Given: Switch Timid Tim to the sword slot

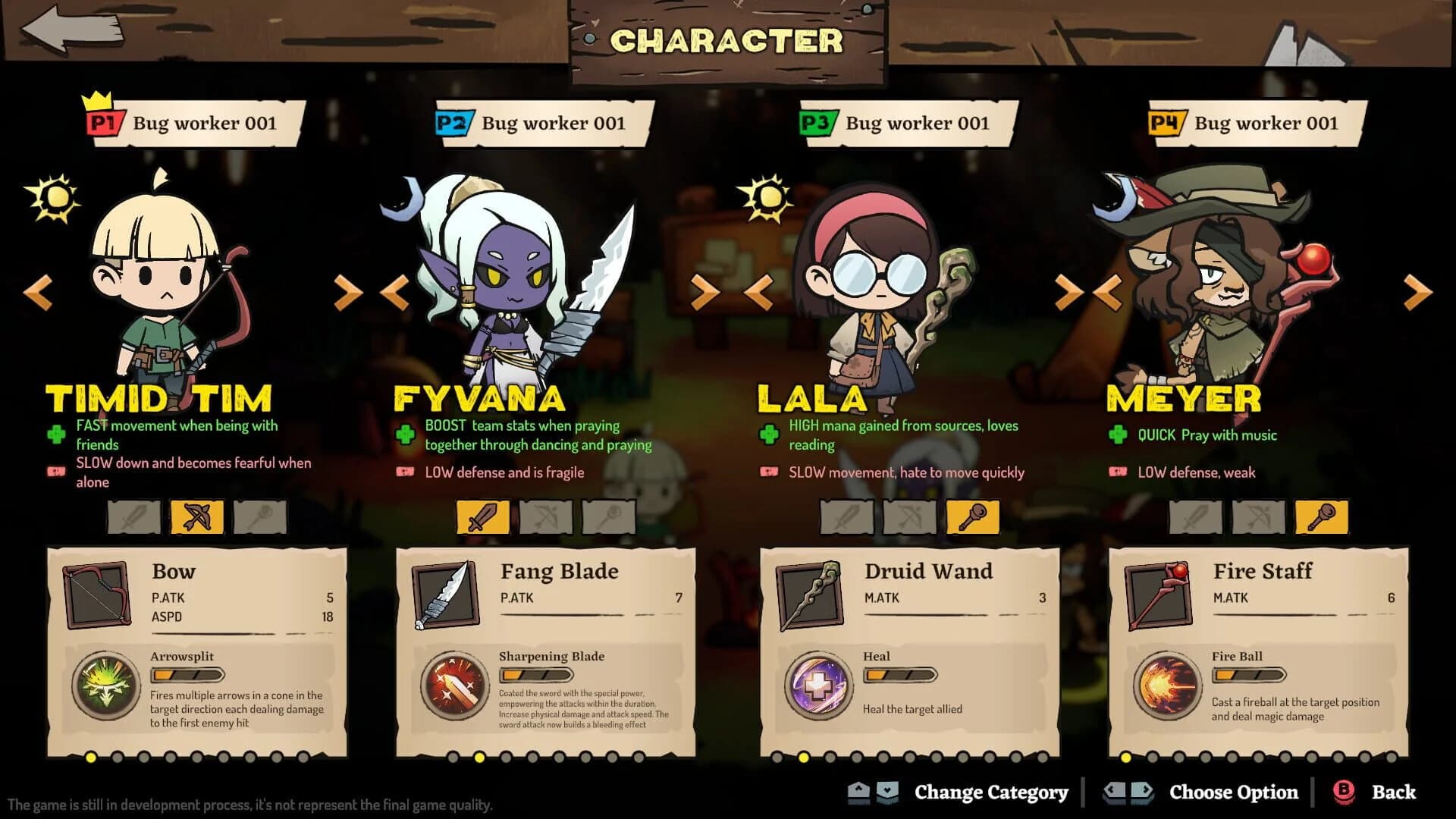Looking at the screenshot, I should (134, 517).
